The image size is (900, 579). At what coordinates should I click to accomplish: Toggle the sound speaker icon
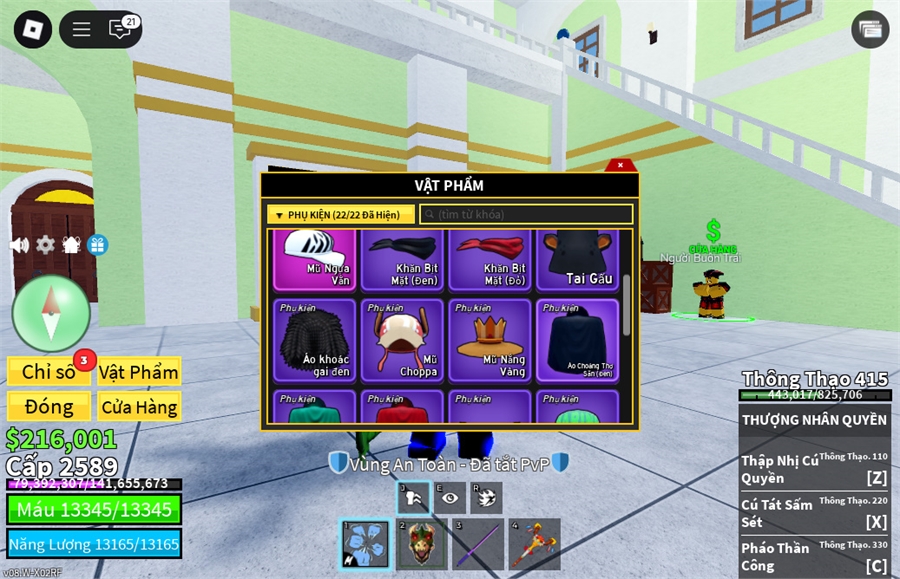pyautogui.click(x=19, y=245)
